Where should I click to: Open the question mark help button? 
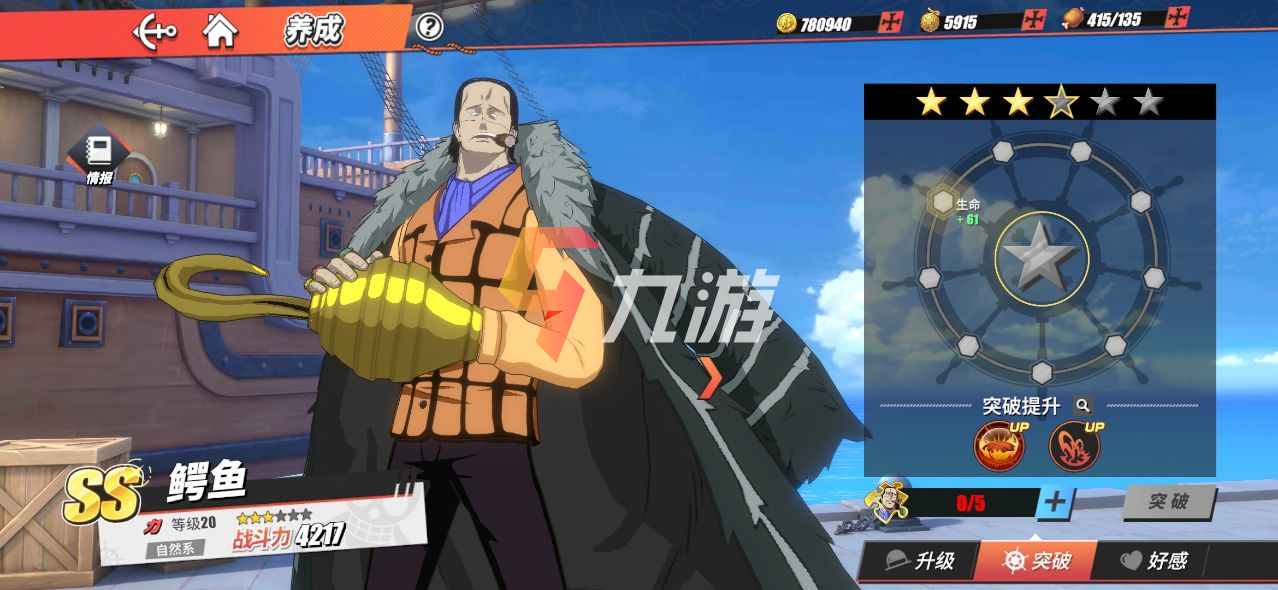click(429, 27)
